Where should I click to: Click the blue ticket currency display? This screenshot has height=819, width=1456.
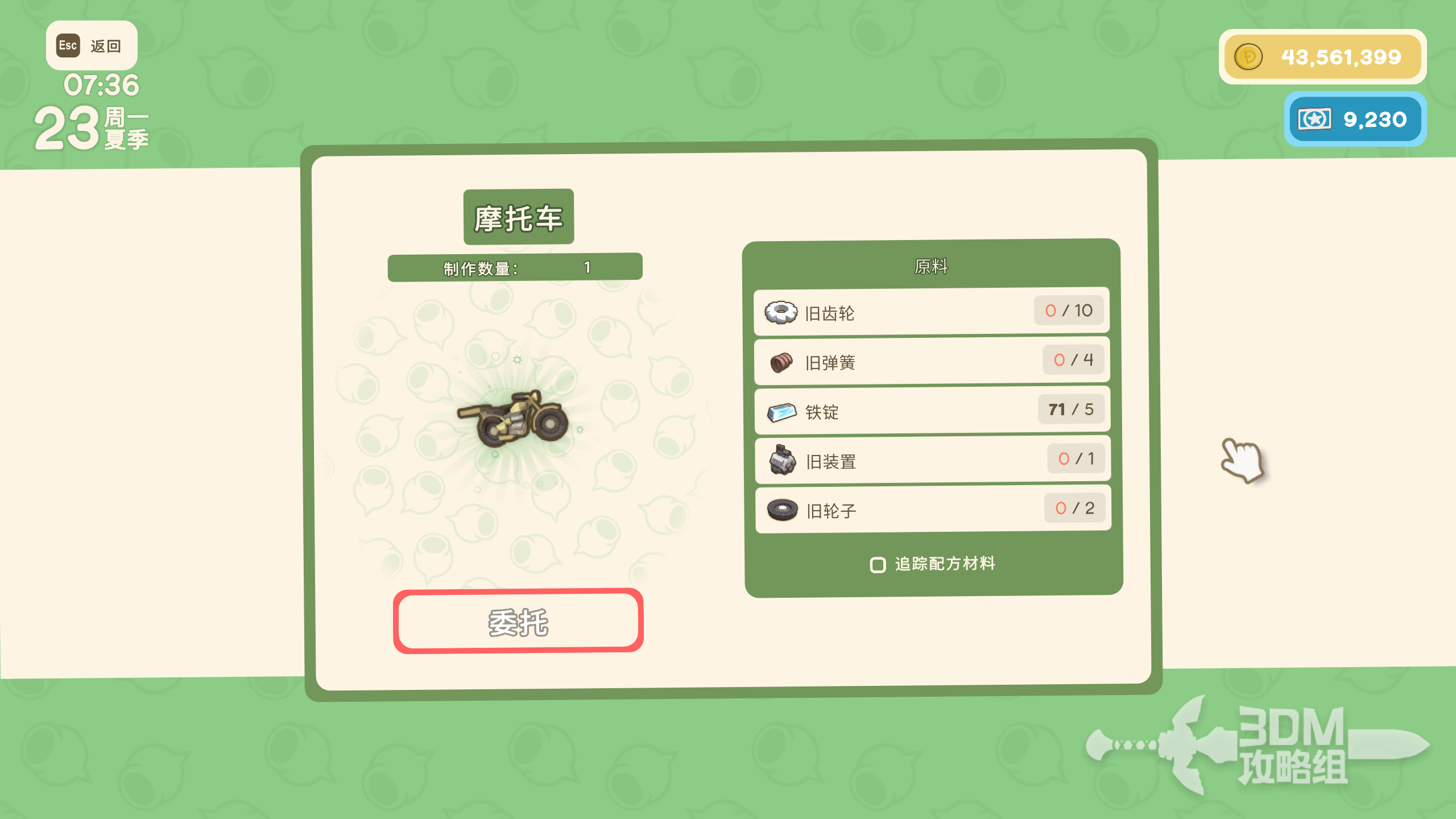[x=1355, y=119]
